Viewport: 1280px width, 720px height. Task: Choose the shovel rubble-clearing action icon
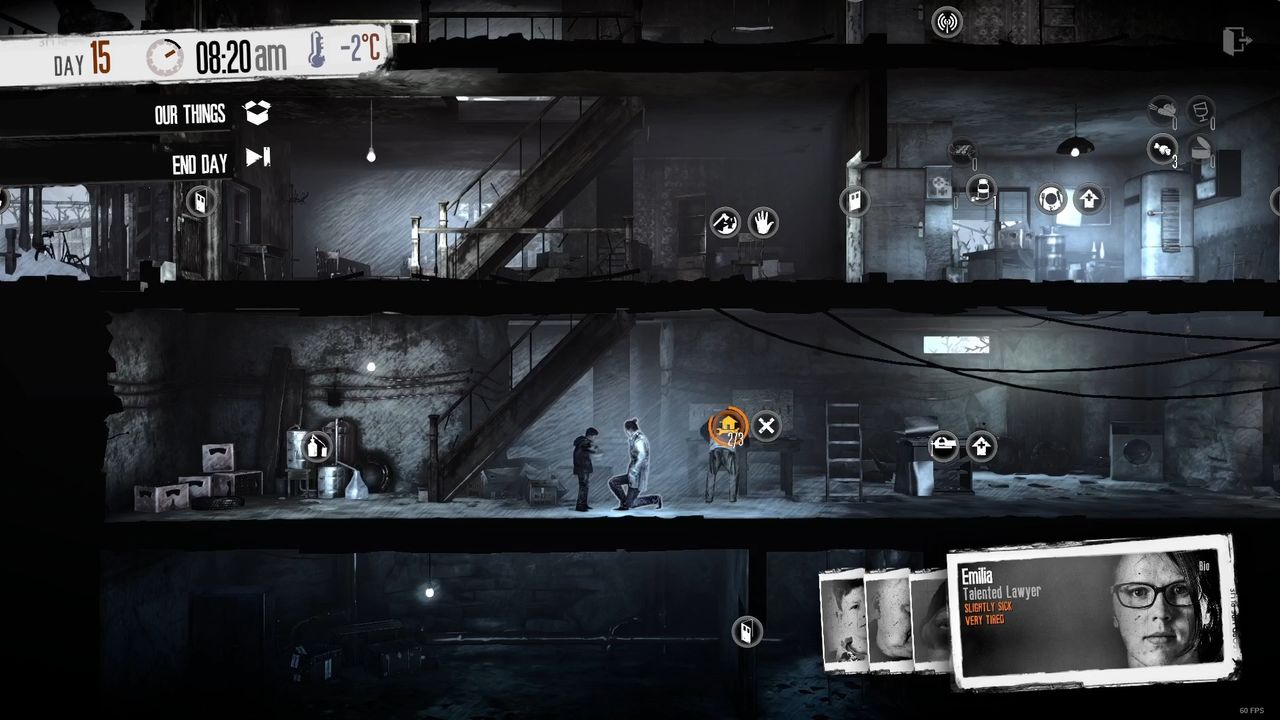pos(725,221)
